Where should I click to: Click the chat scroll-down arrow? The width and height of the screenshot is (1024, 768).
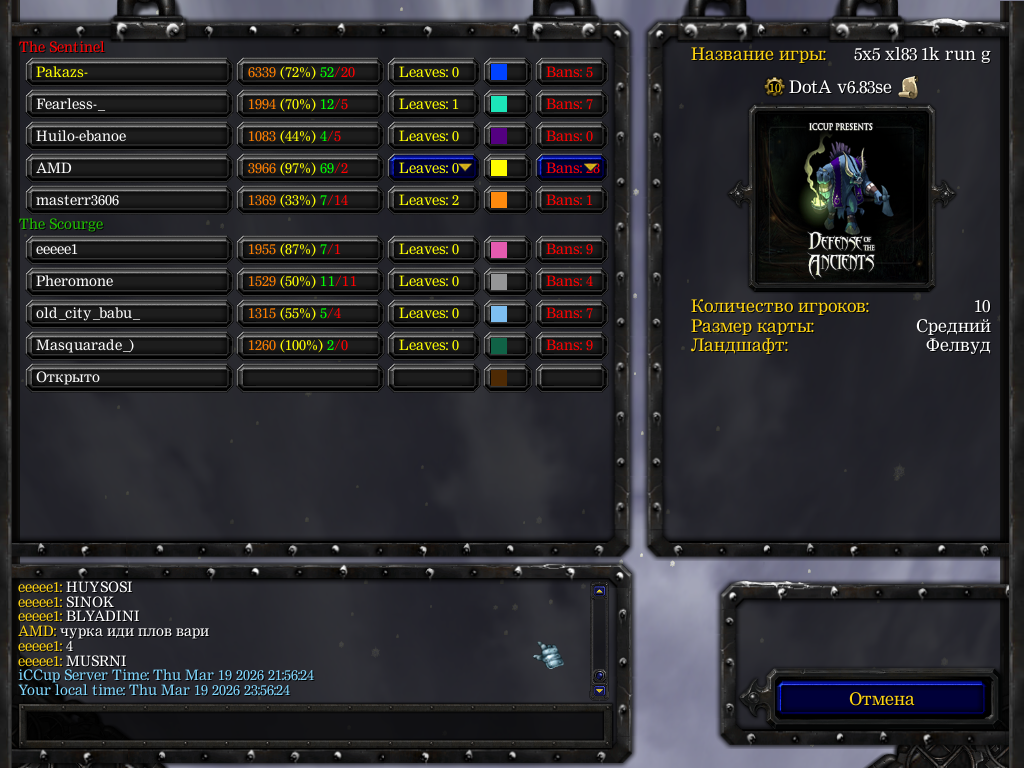(599, 690)
